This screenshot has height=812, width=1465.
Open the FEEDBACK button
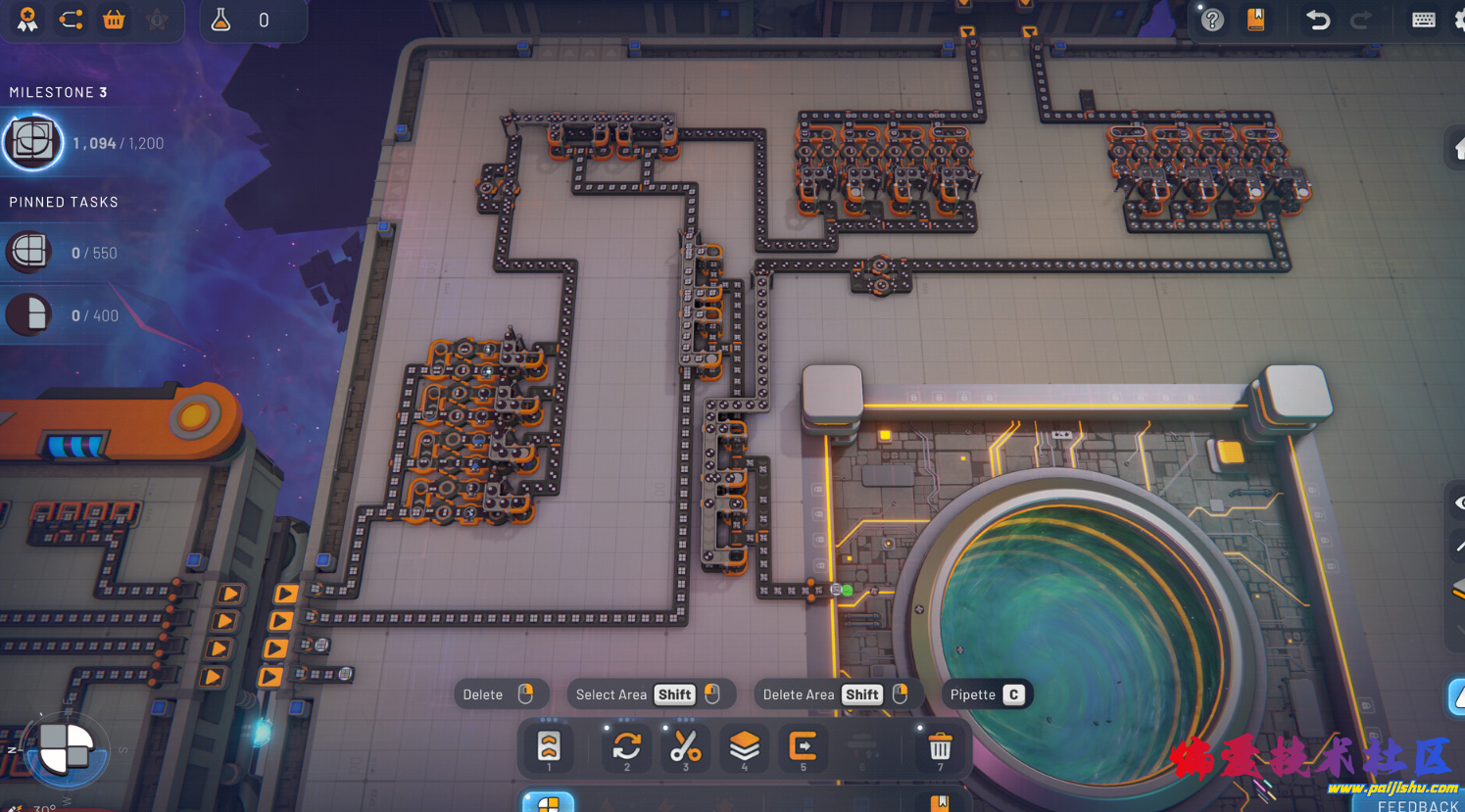point(1417,805)
